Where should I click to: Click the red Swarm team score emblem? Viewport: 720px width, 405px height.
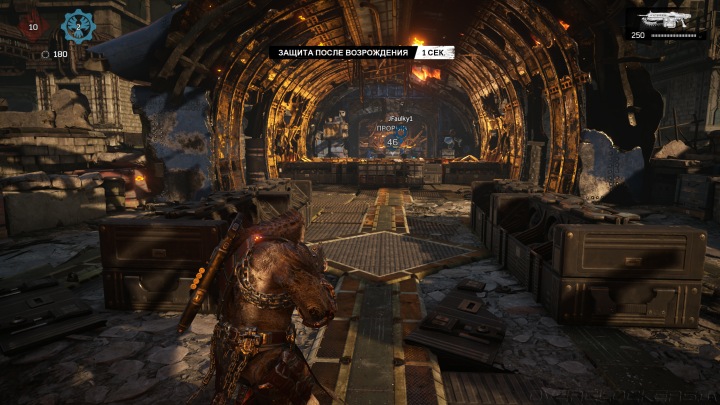click(x=33, y=25)
